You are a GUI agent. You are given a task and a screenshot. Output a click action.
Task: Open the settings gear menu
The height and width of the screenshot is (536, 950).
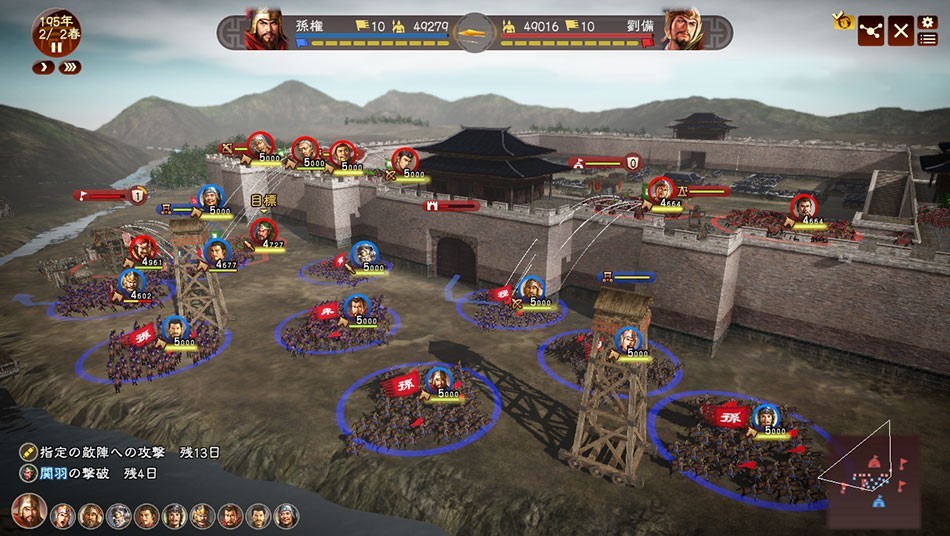(x=927, y=22)
